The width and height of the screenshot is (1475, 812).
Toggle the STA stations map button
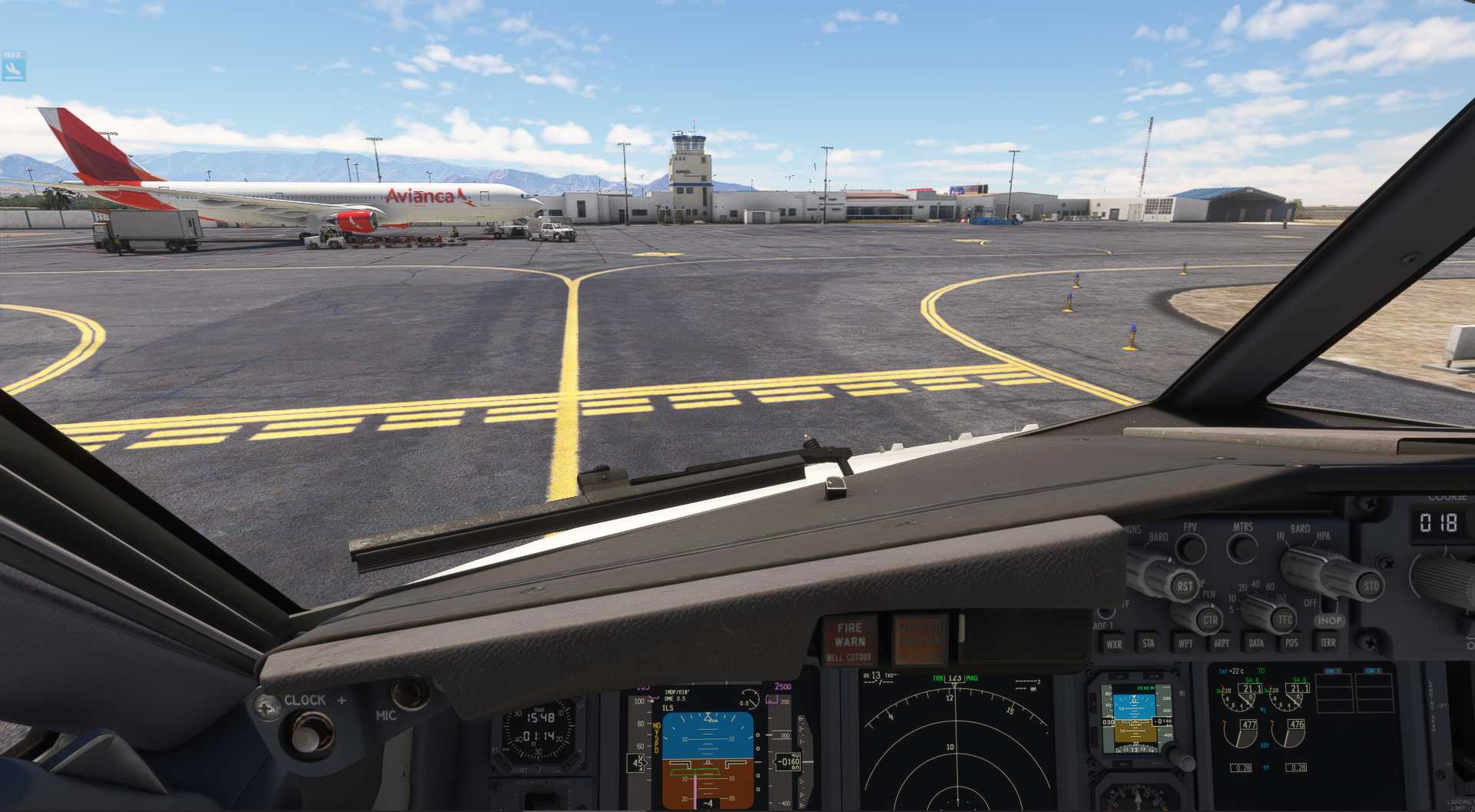[1149, 644]
